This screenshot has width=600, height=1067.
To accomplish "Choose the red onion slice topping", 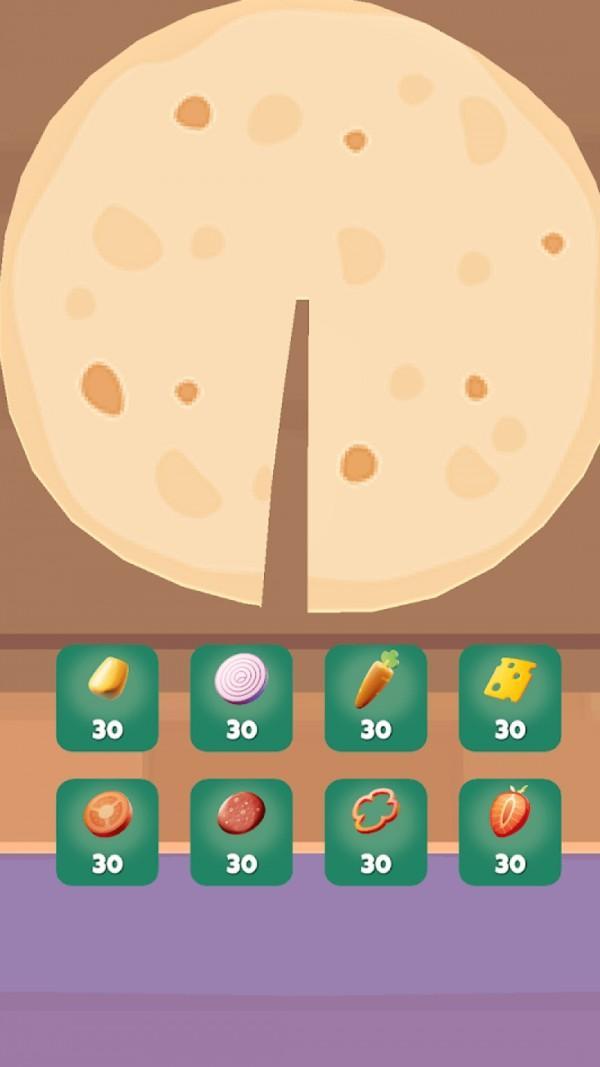I will pyautogui.click(x=241, y=697).
